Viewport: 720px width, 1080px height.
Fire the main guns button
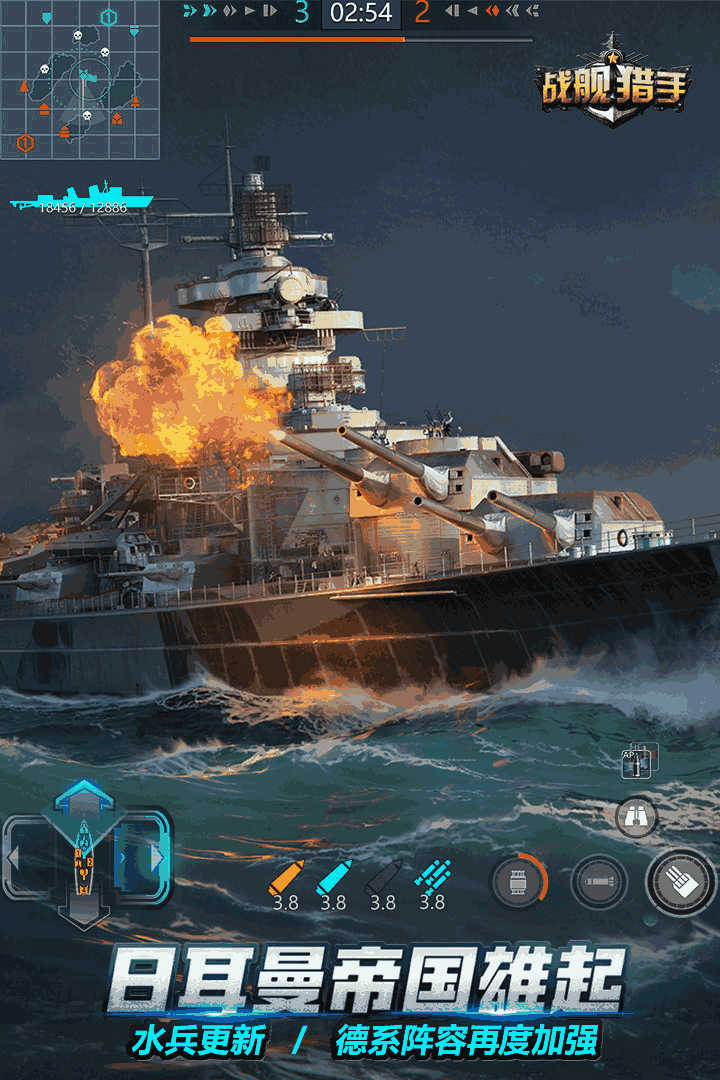(x=681, y=881)
